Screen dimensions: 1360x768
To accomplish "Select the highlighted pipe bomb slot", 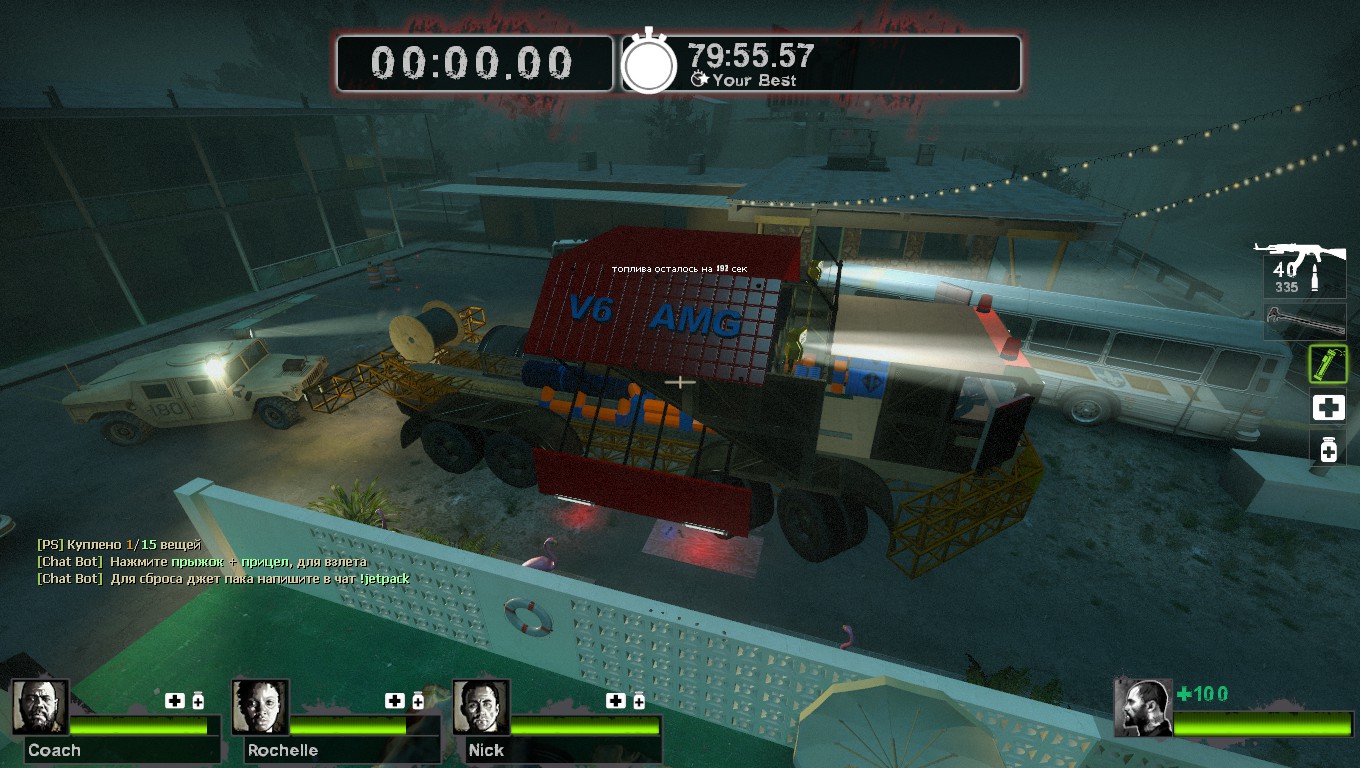I will click(x=1328, y=364).
